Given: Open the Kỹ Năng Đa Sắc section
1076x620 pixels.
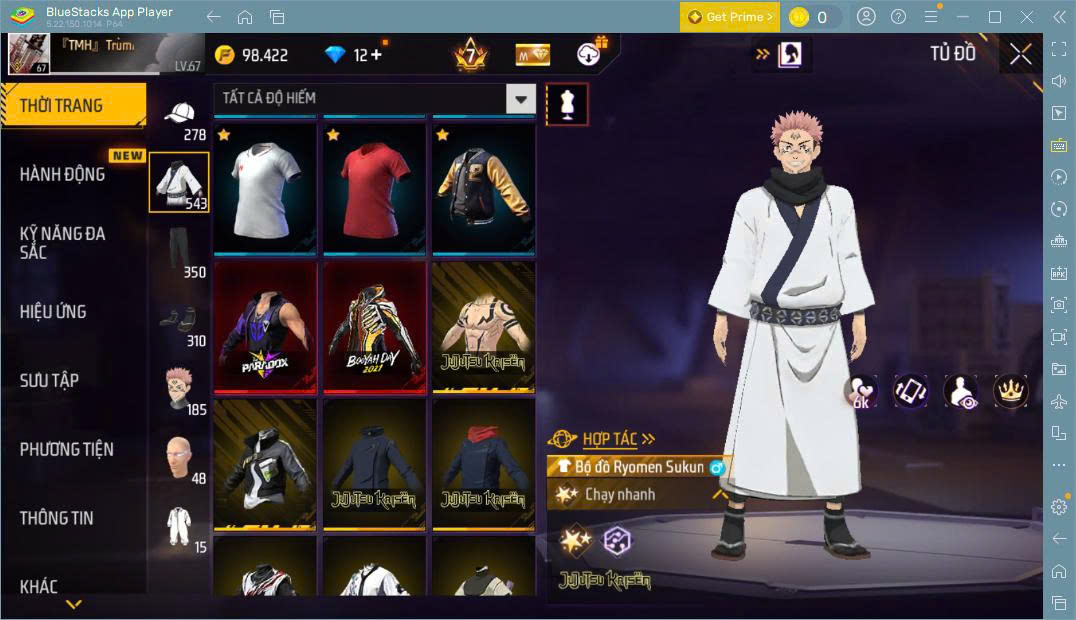Looking at the screenshot, I should (x=62, y=242).
